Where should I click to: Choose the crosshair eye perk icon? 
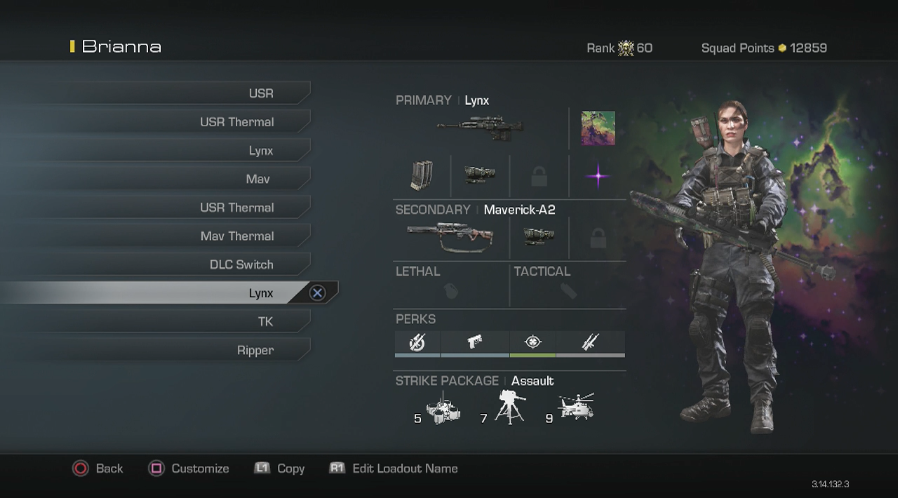[533, 342]
